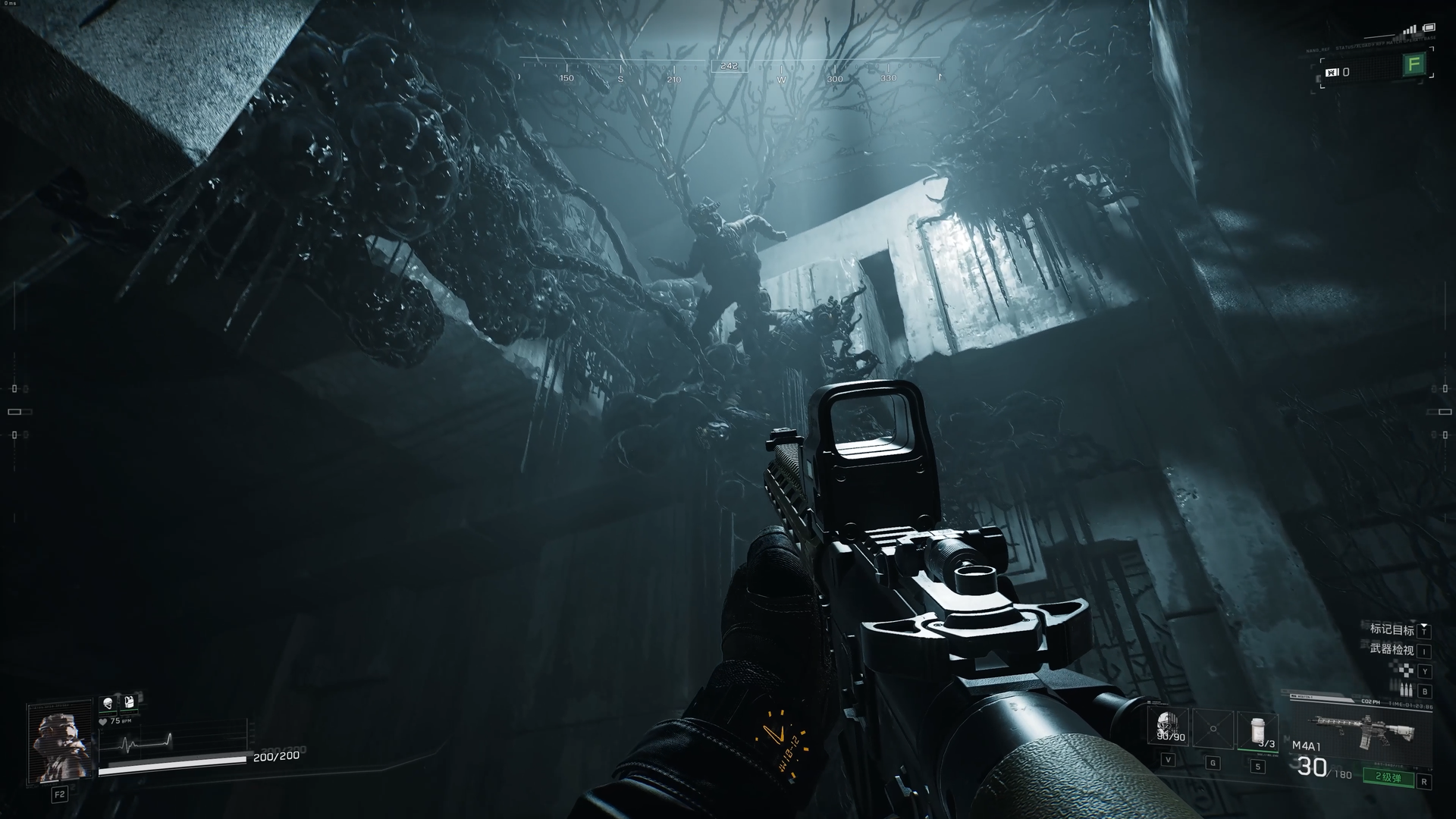Viewport: 1456px width, 819px height.
Task: Expand the empty grenade slot bound to G
Action: pos(1213,729)
